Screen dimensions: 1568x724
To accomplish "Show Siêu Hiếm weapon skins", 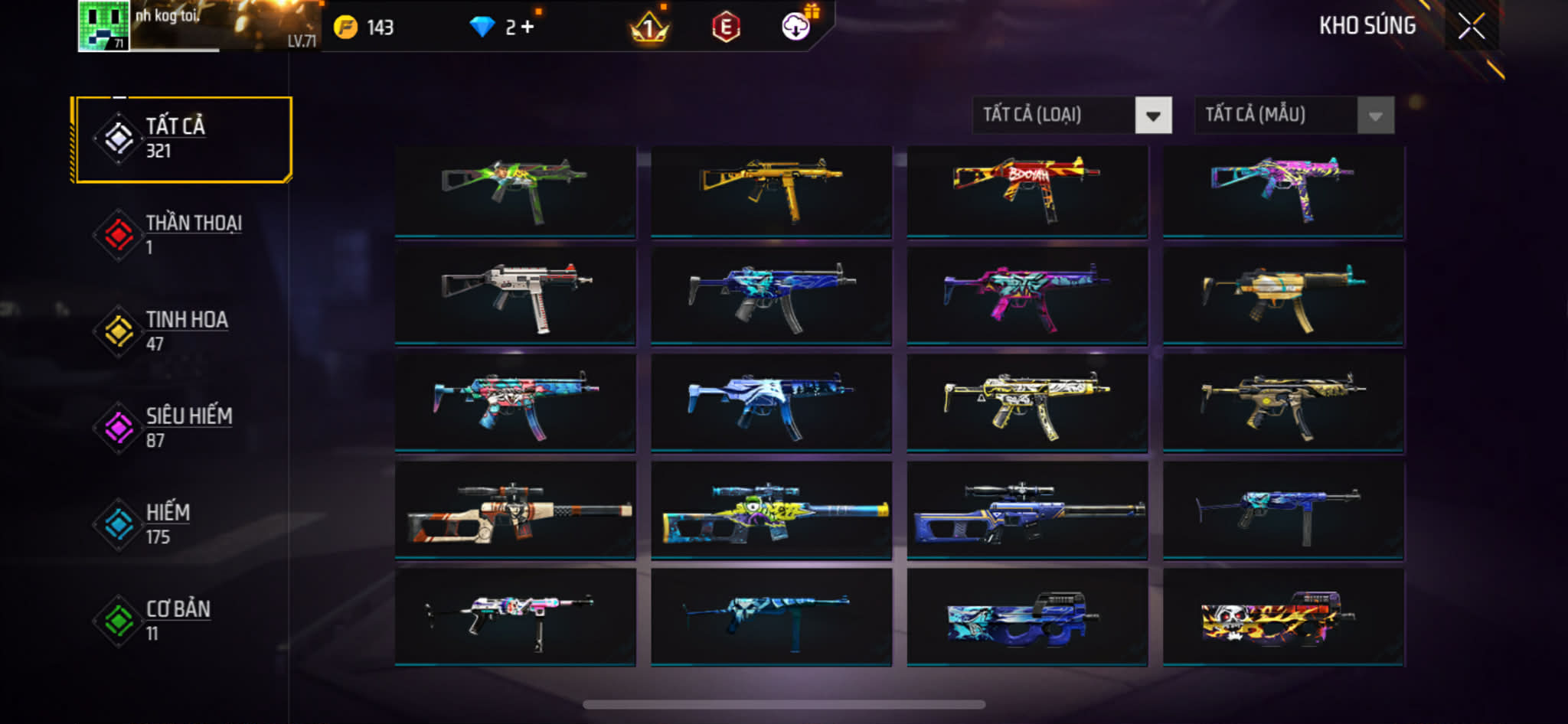I will [x=183, y=428].
